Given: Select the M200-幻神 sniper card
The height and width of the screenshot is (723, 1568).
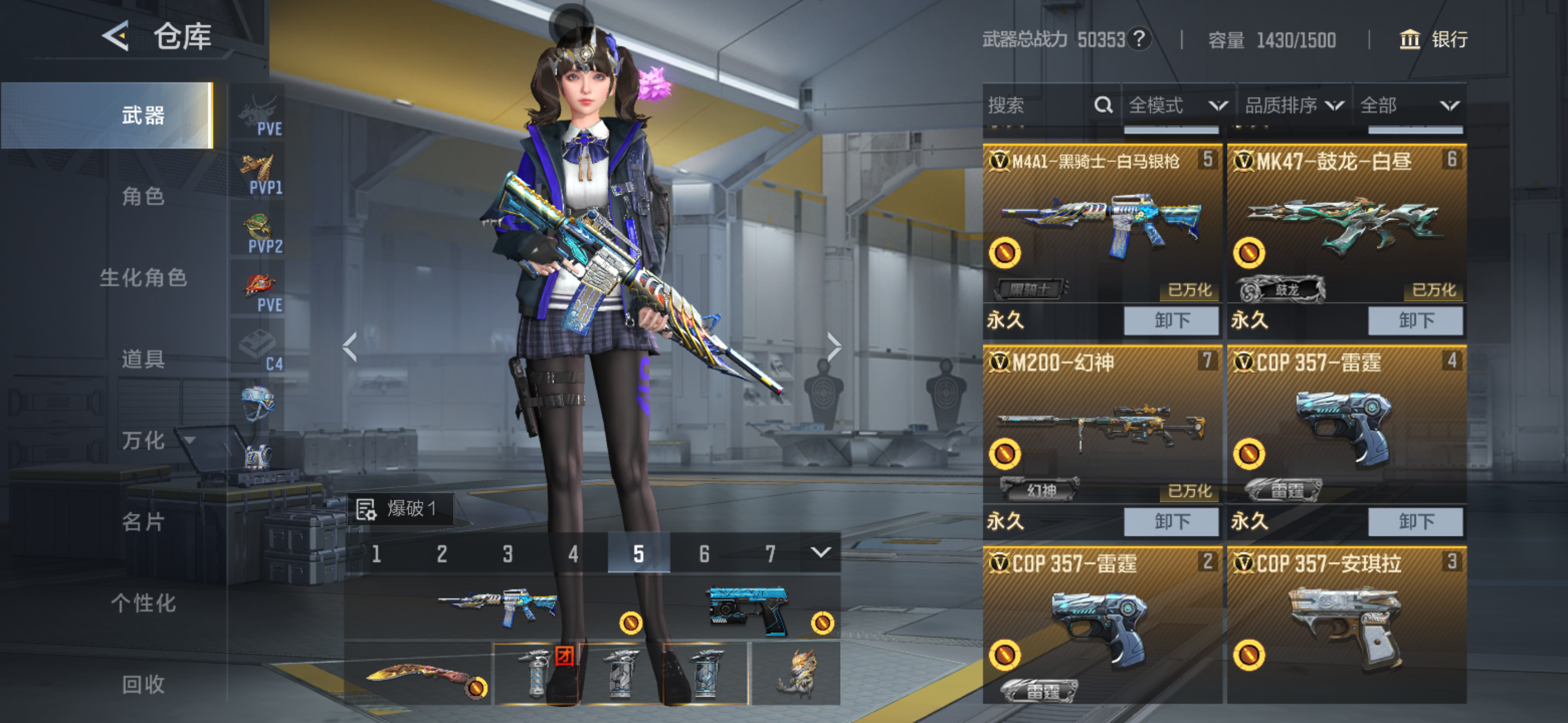Looking at the screenshot, I should pos(1102,426).
